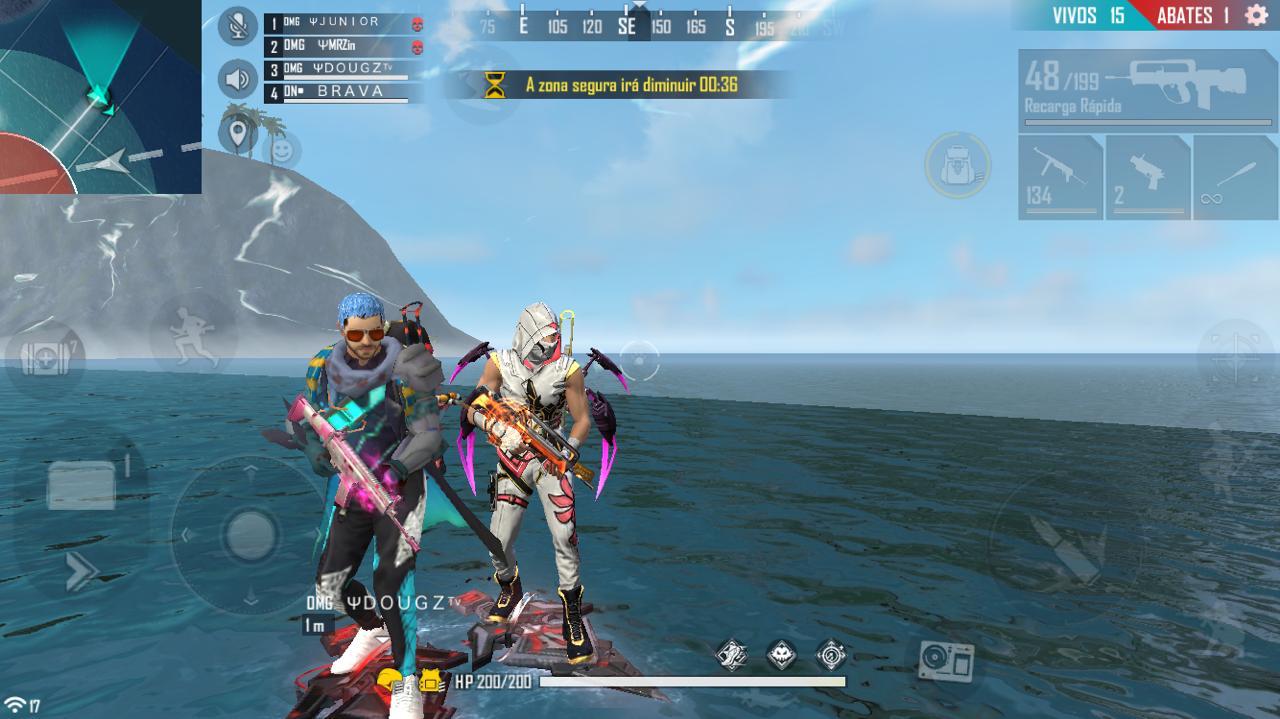Equip the pistol weapon slot
This screenshot has width=1280, height=719.
click(x=1147, y=177)
